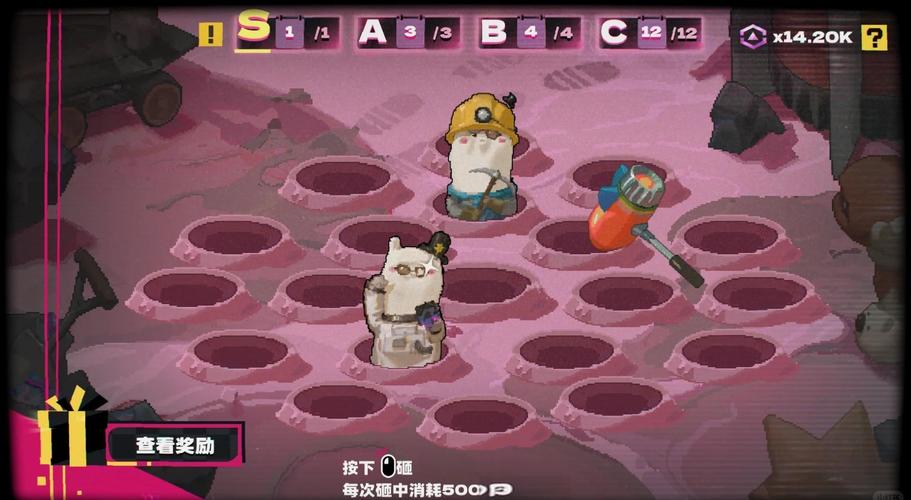Select the C tier reward counter
The image size is (911, 500).
[648, 32]
